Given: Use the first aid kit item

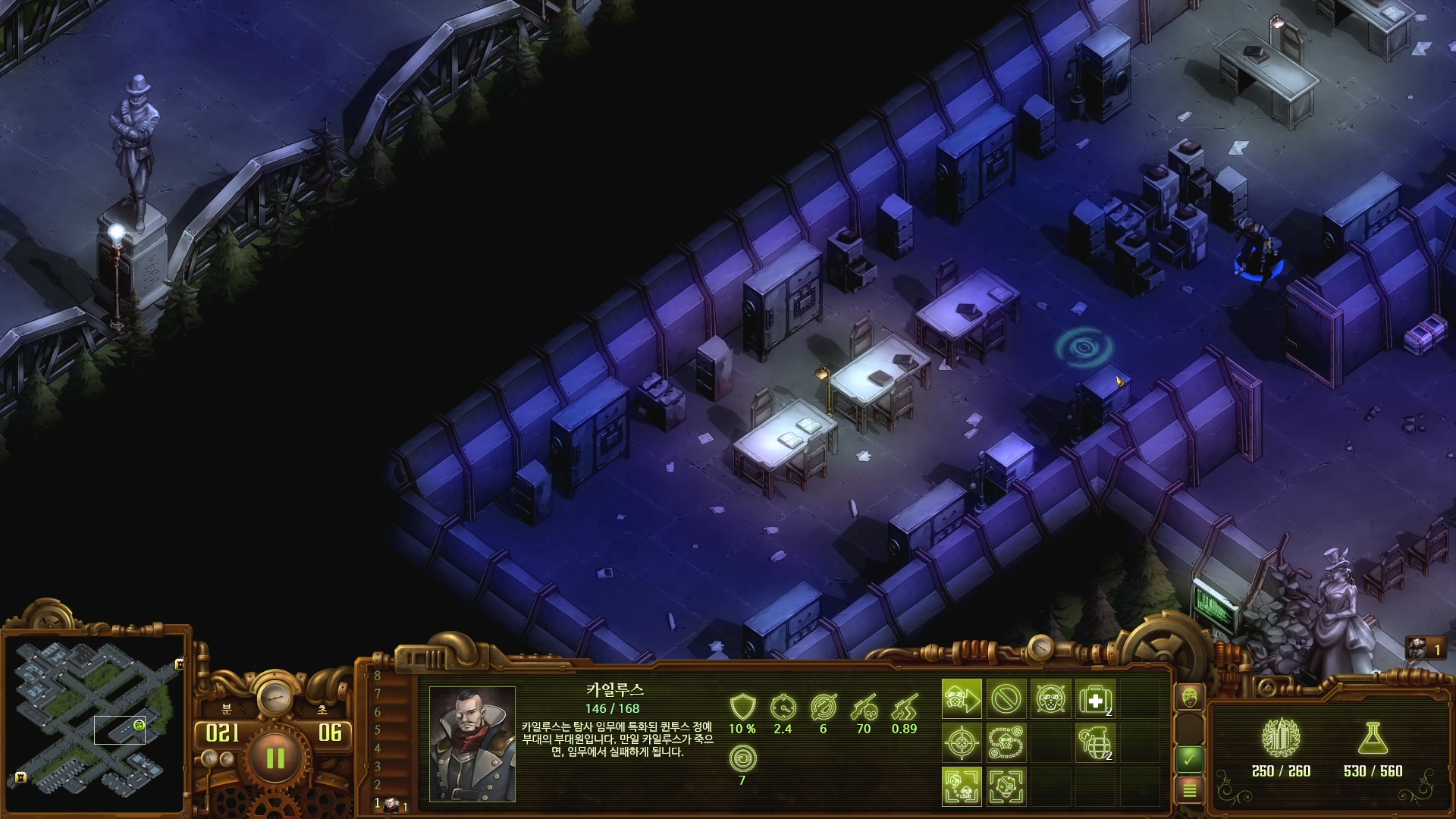Looking at the screenshot, I should (1095, 699).
